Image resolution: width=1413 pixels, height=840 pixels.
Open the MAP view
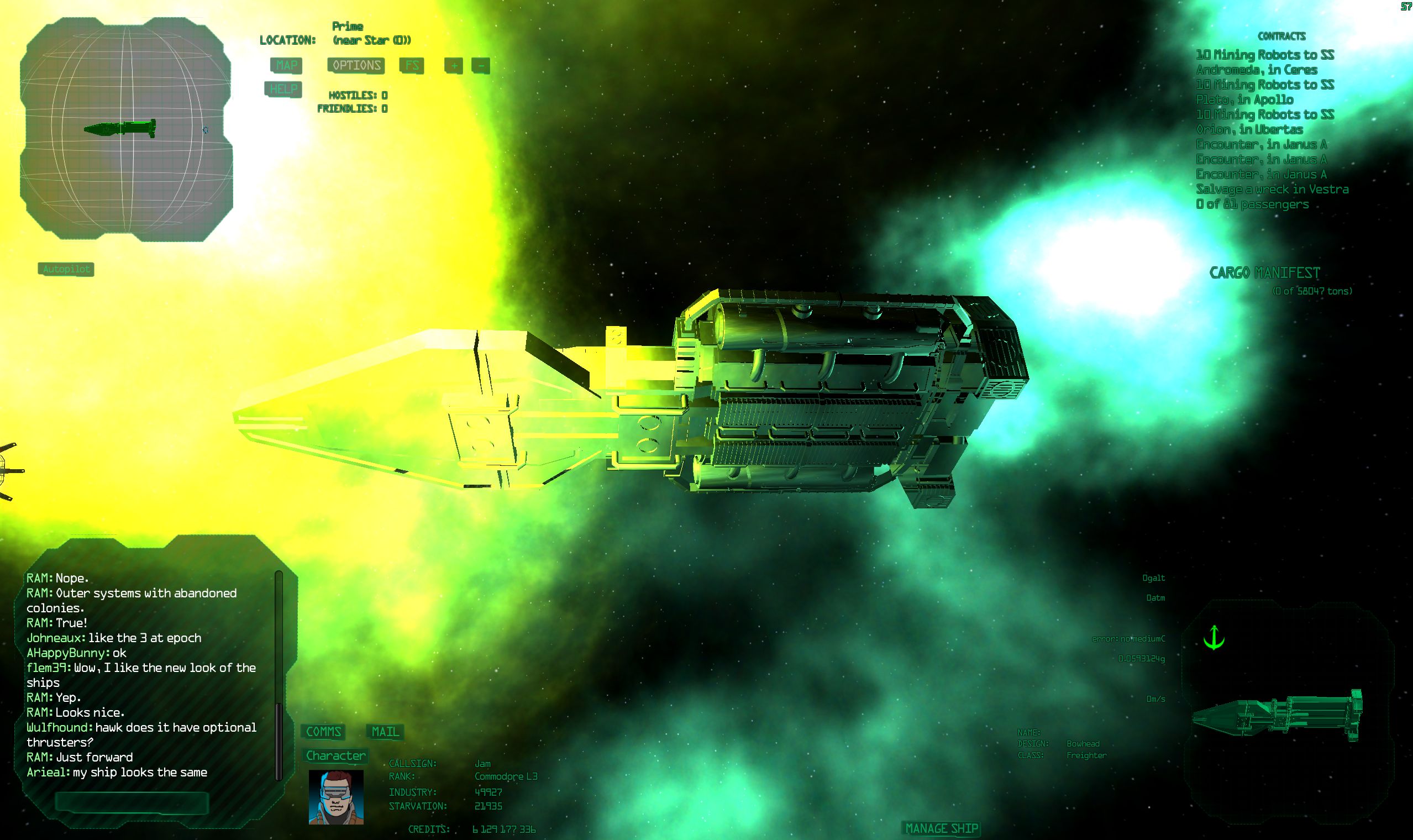(x=286, y=67)
